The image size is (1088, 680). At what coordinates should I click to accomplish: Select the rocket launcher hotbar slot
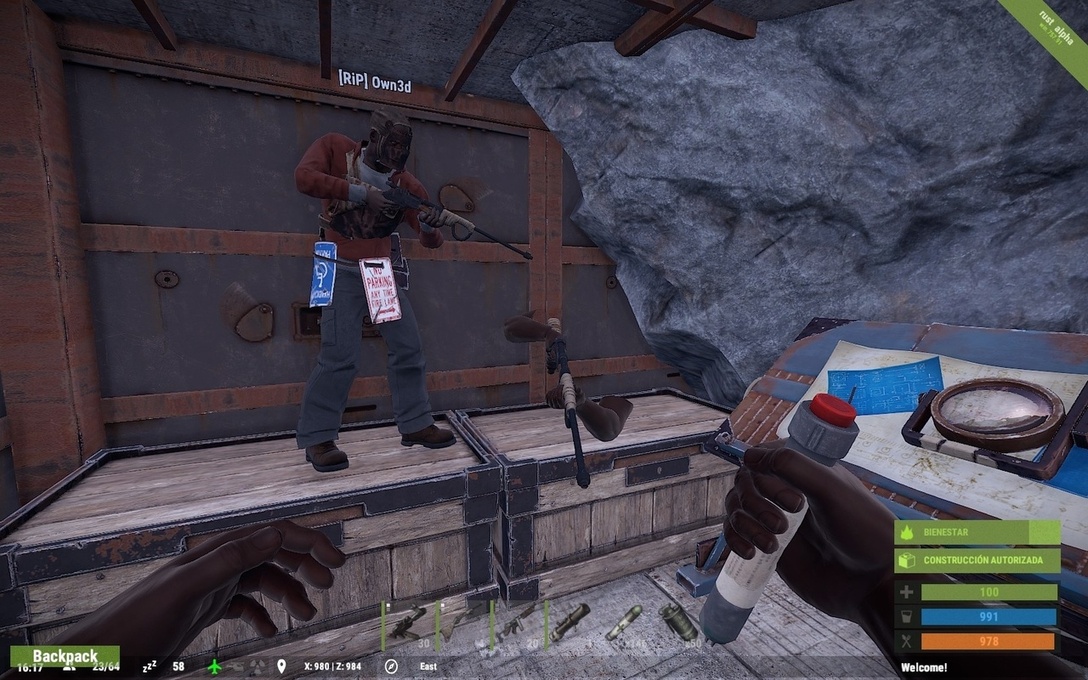click(x=571, y=623)
